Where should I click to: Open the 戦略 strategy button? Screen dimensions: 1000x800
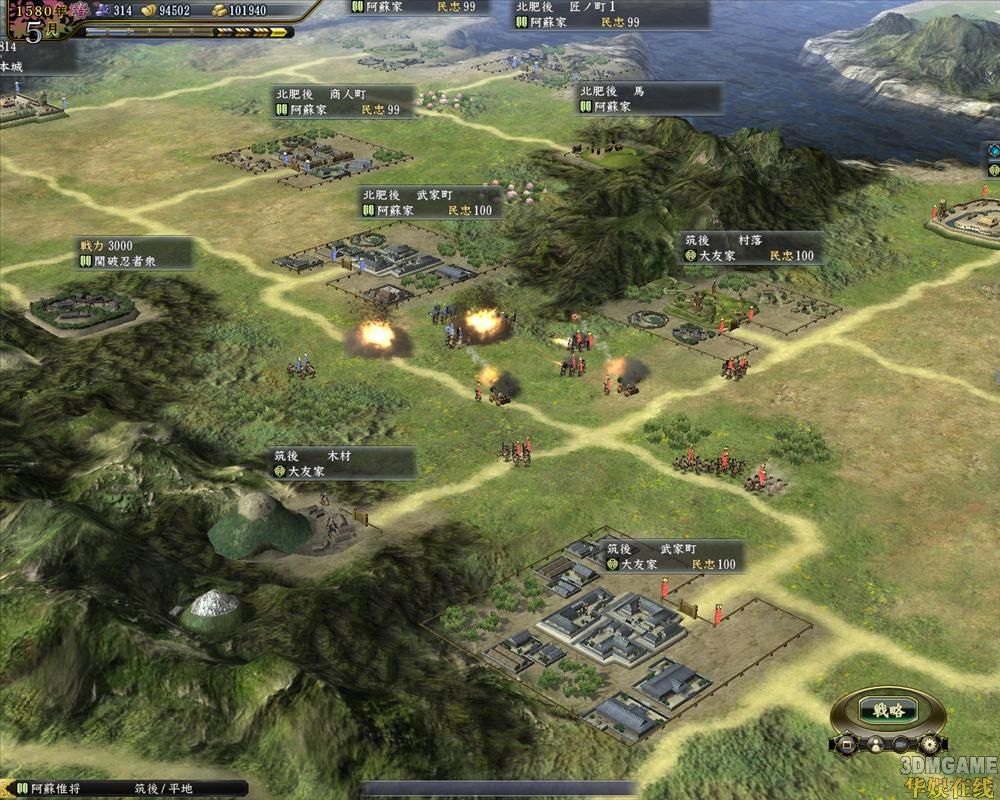[888, 711]
